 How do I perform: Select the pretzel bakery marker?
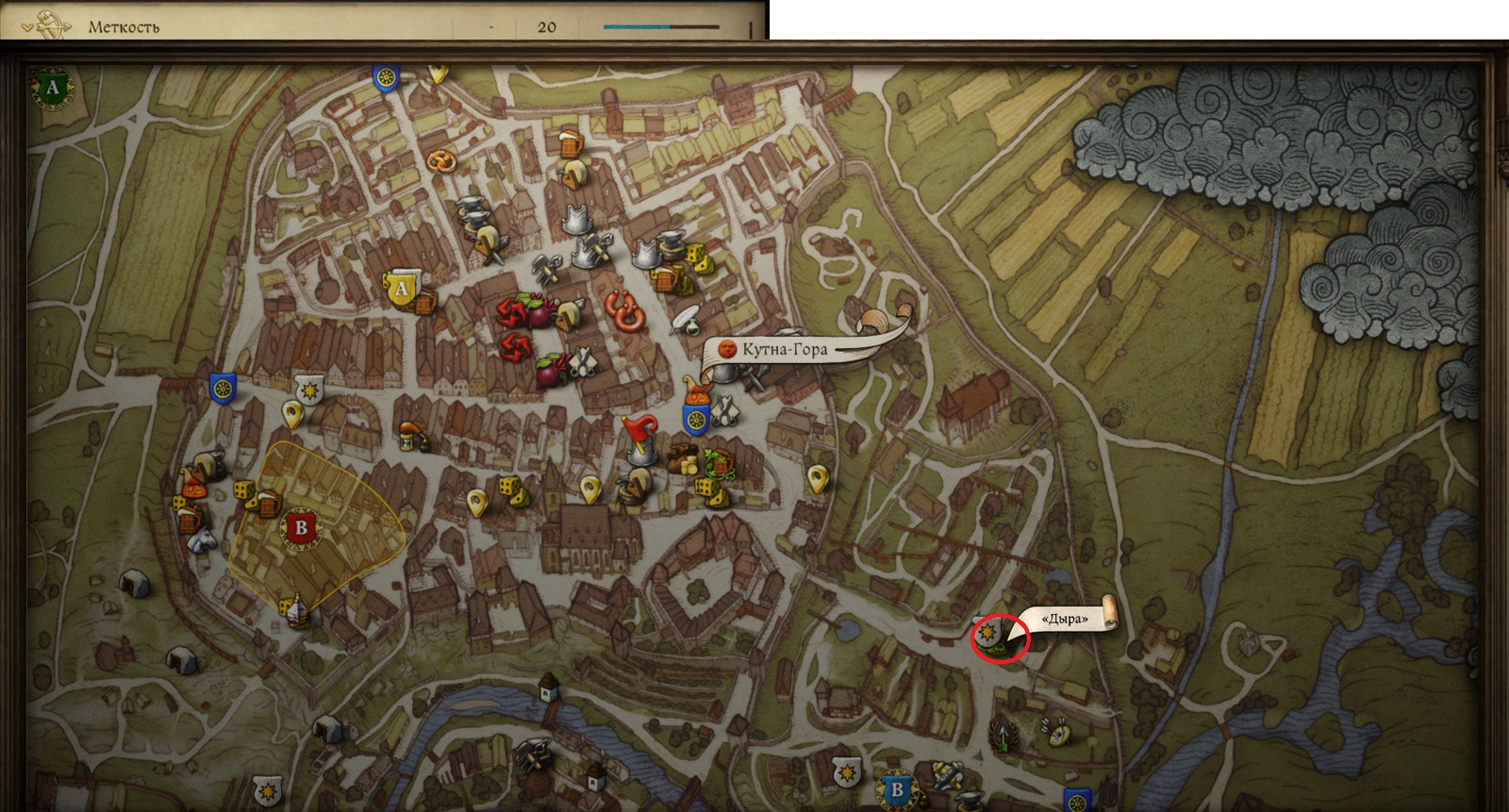point(439,161)
